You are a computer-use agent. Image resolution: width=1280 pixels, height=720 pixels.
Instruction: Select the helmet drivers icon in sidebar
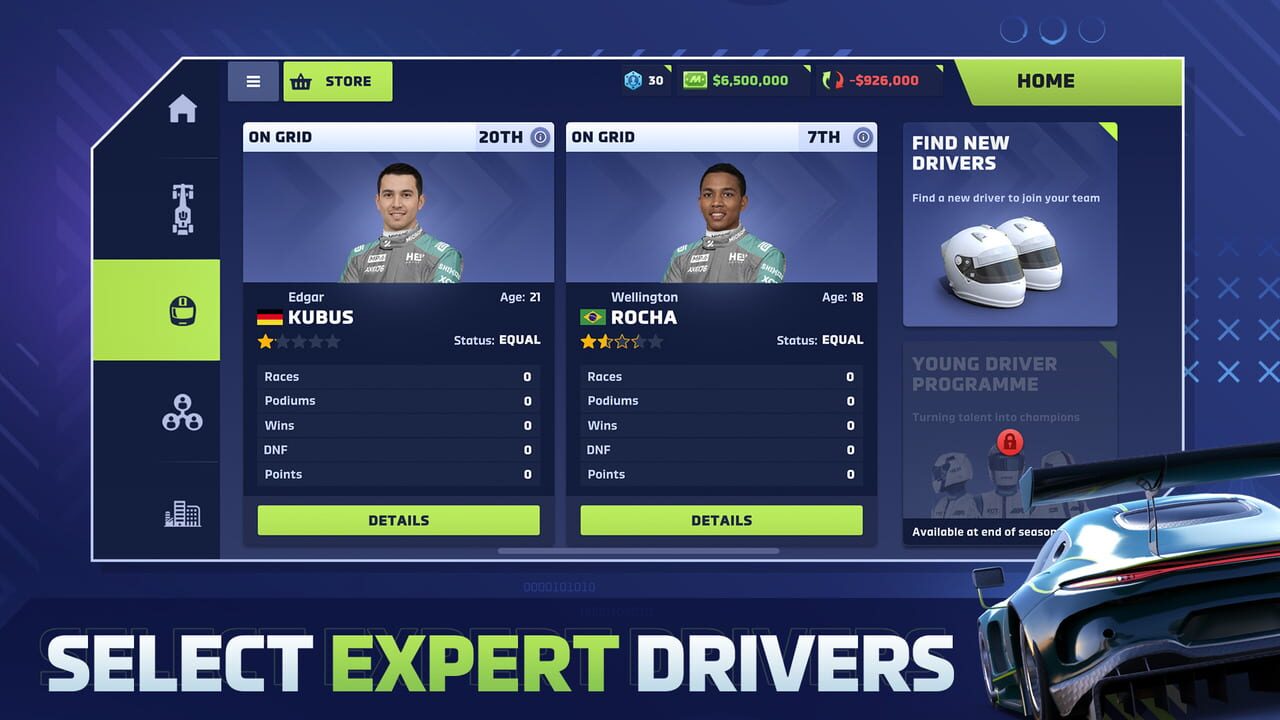click(x=183, y=310)
